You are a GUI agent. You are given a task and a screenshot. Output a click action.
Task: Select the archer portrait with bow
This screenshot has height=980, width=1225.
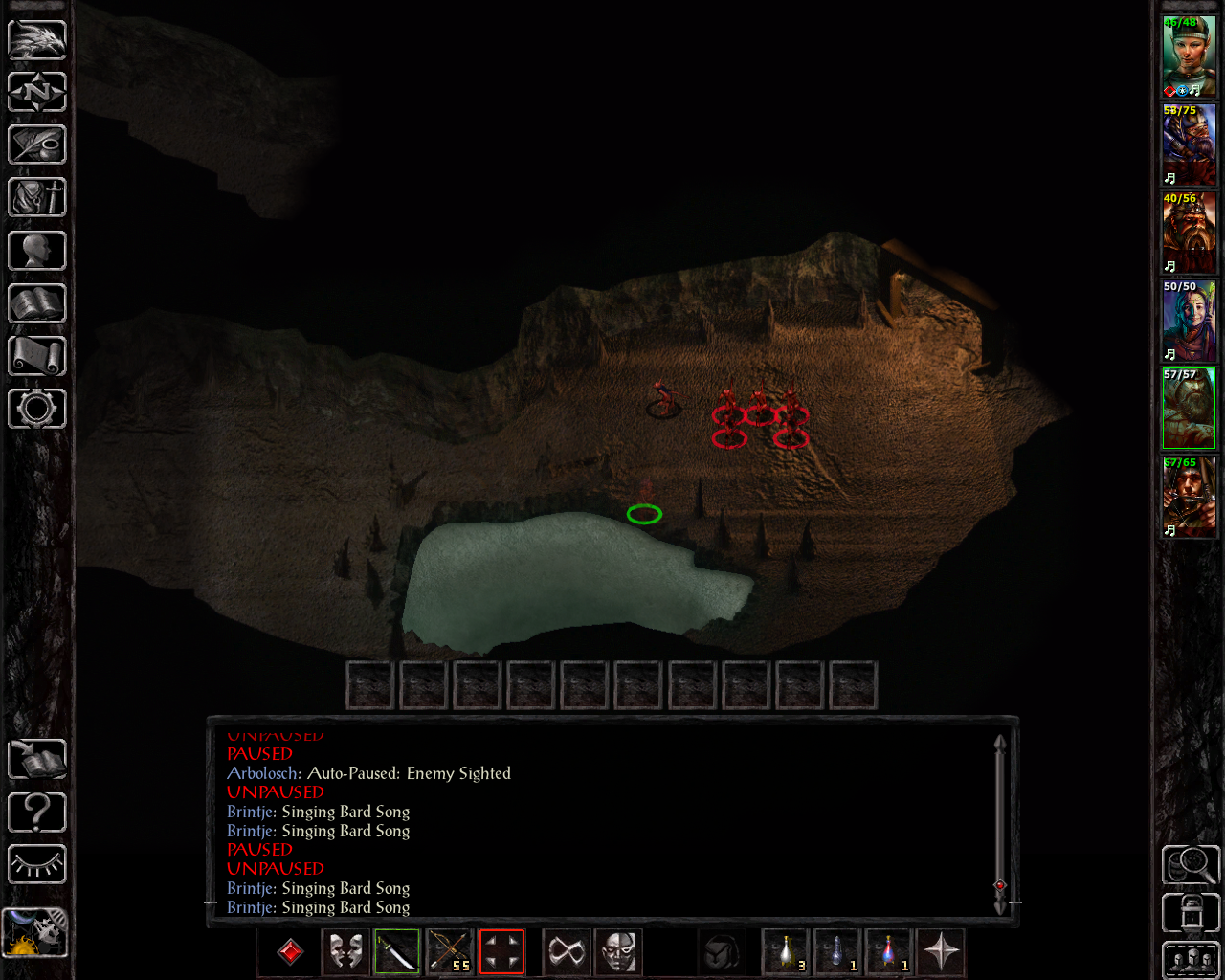point(1189,497)
